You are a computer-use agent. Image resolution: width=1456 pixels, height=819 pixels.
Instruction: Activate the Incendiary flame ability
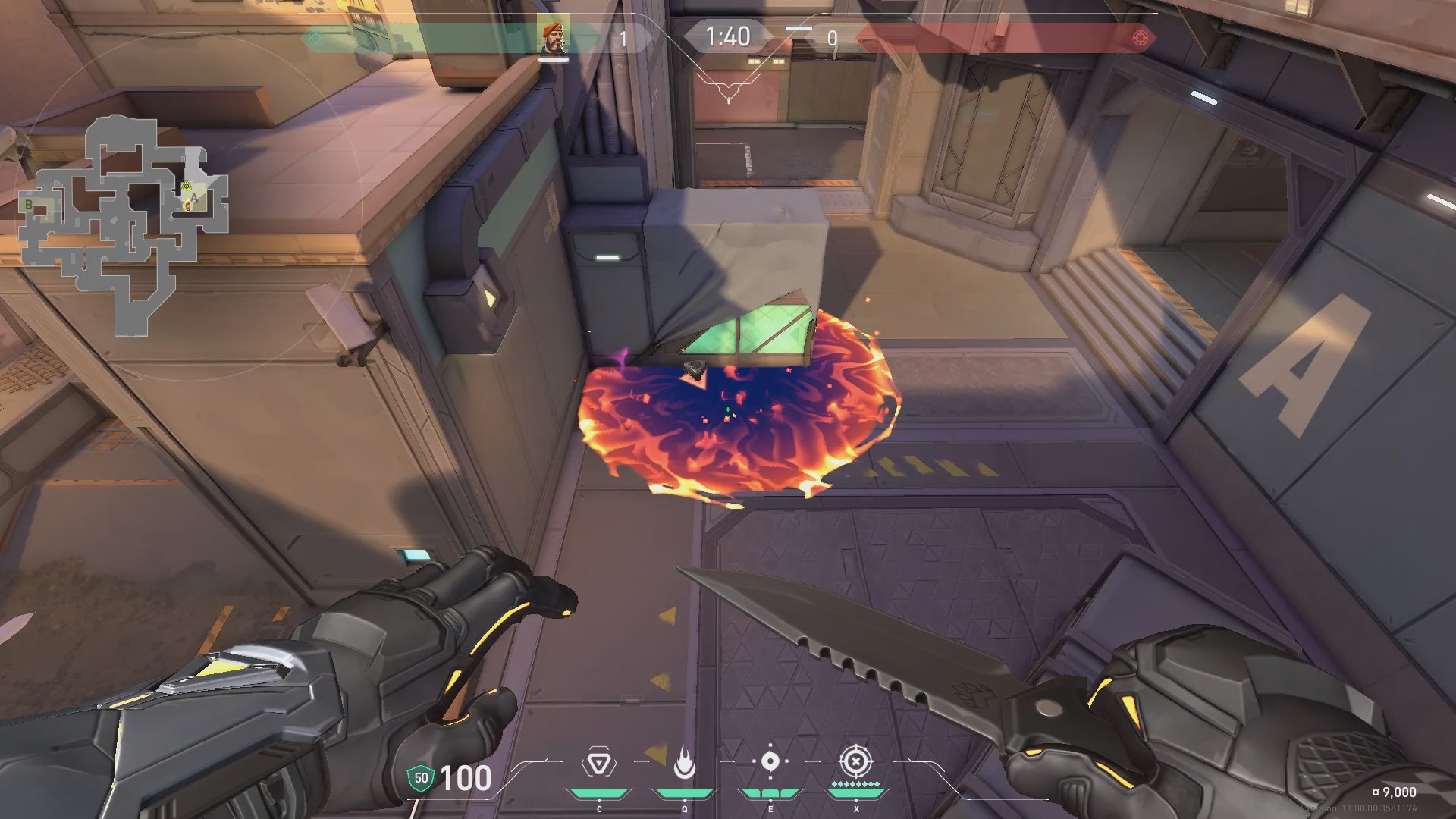pos(684,764)
